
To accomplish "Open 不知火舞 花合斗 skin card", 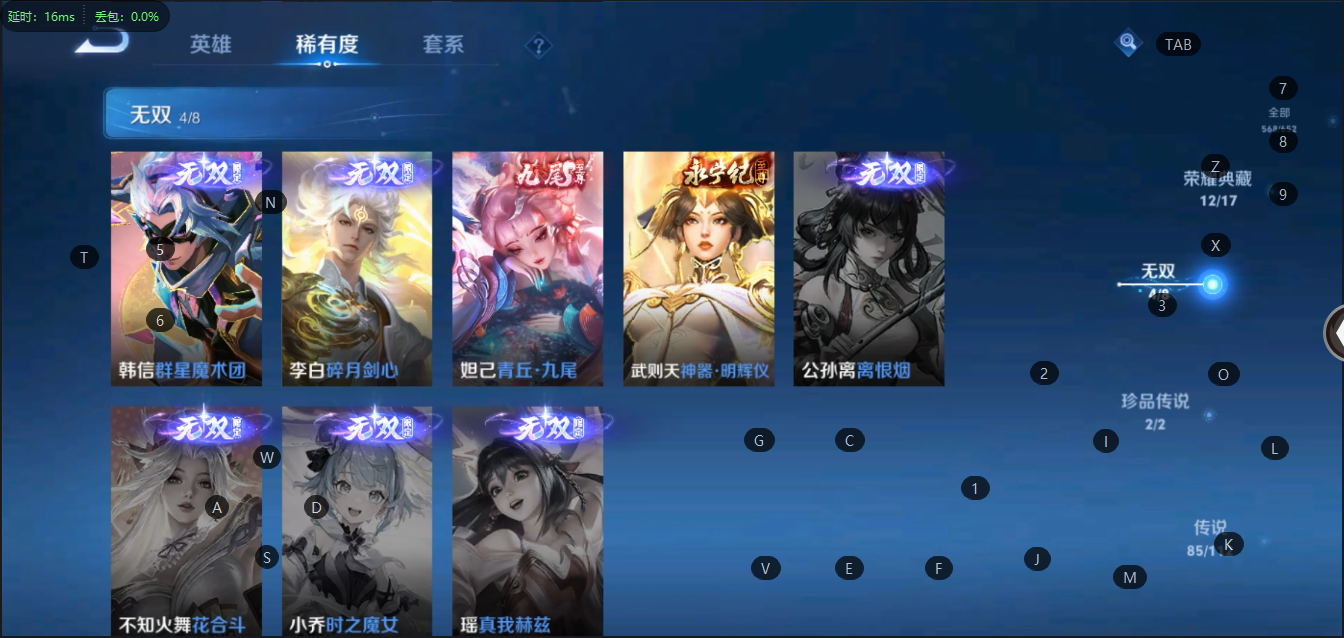I will 186,520.
